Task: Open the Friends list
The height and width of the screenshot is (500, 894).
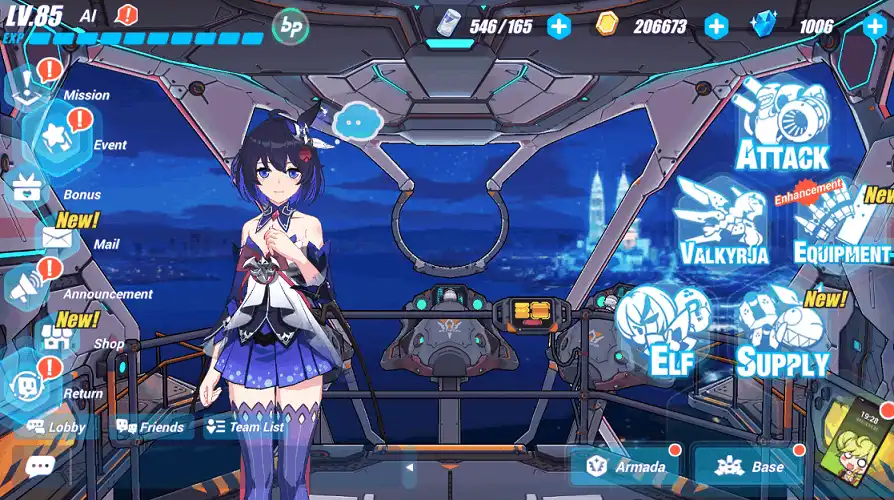Action: tap(151, 427)
